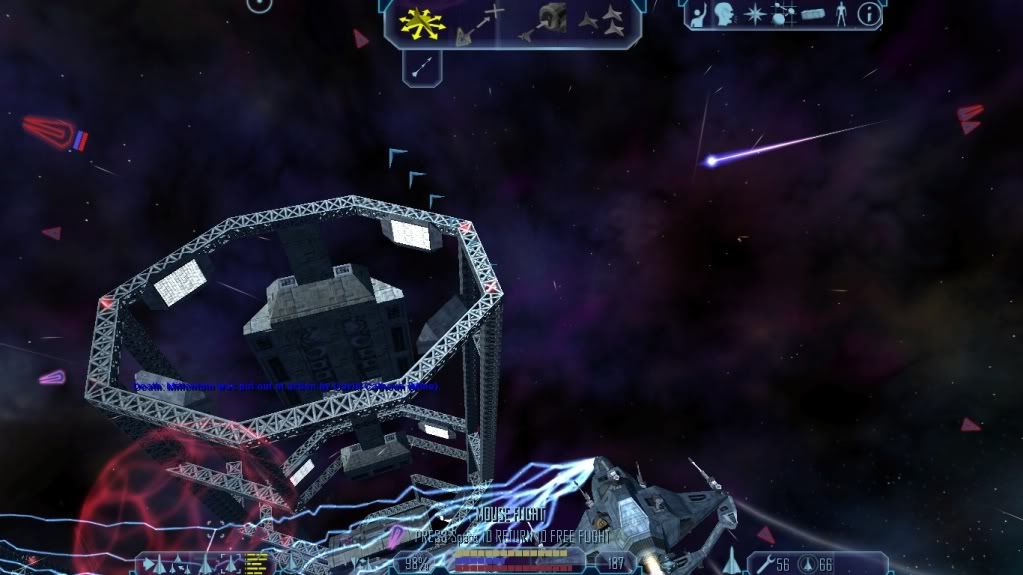Select the yellow Free Flight maneuver icon
The image size is (1023, 575).
(422, 22)
